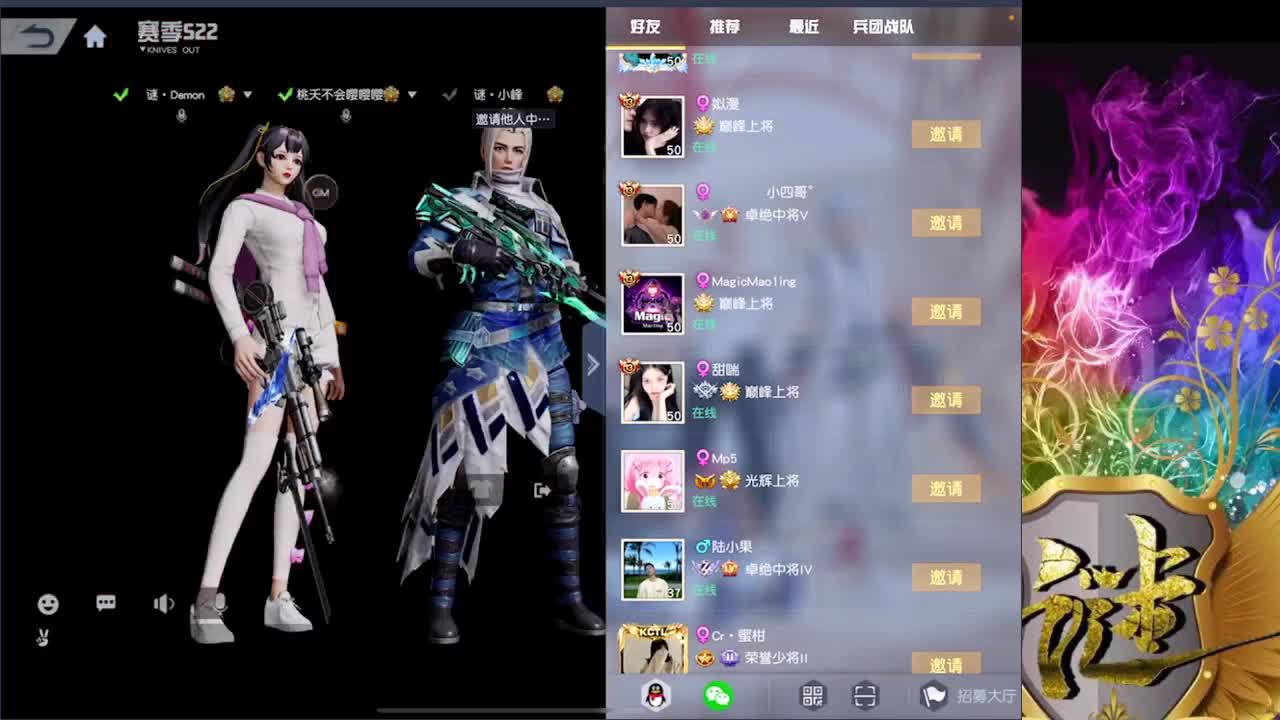Switch to the 推荐 tab

coord(722,28)
